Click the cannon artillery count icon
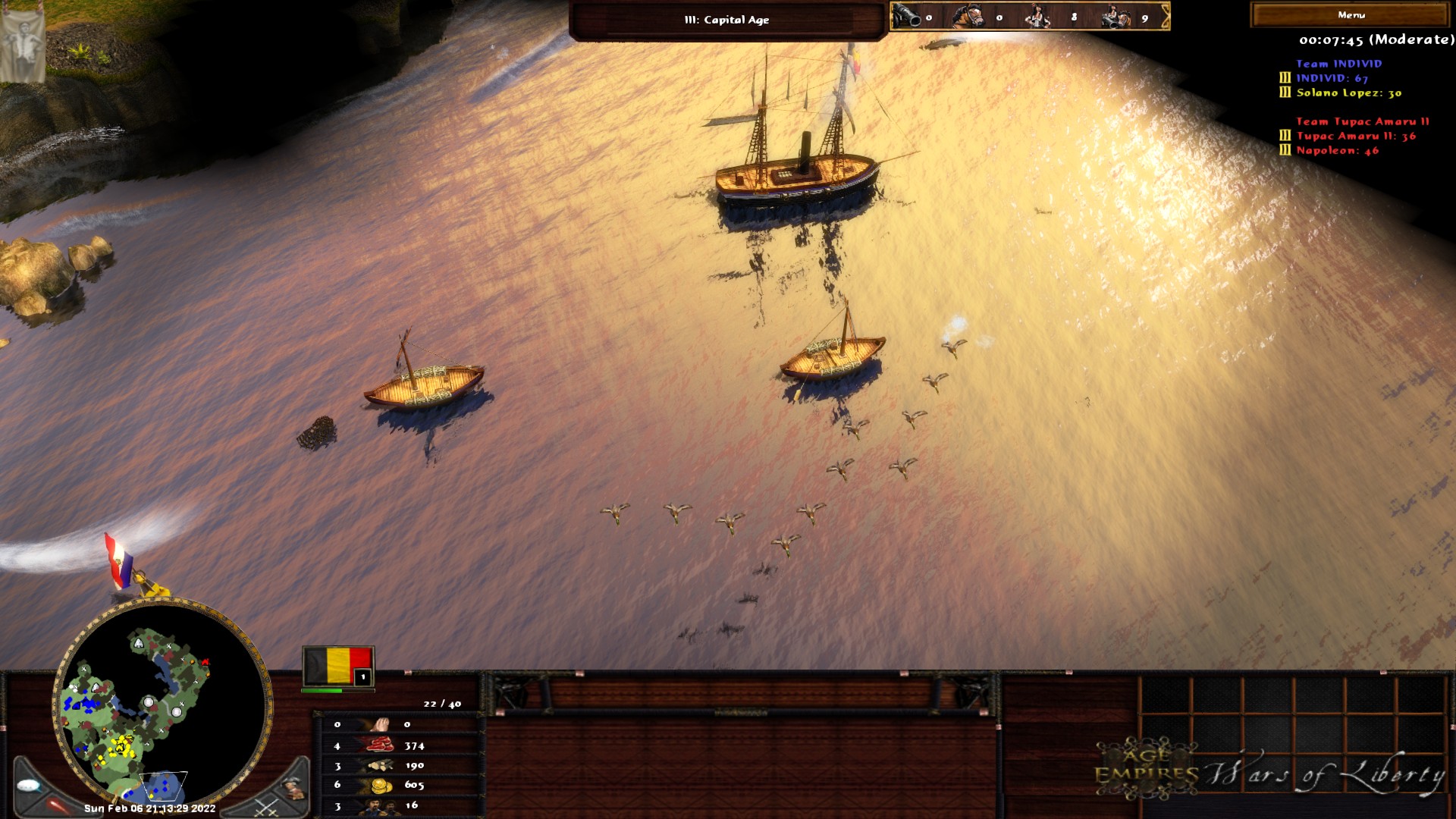 pos(906,17)
